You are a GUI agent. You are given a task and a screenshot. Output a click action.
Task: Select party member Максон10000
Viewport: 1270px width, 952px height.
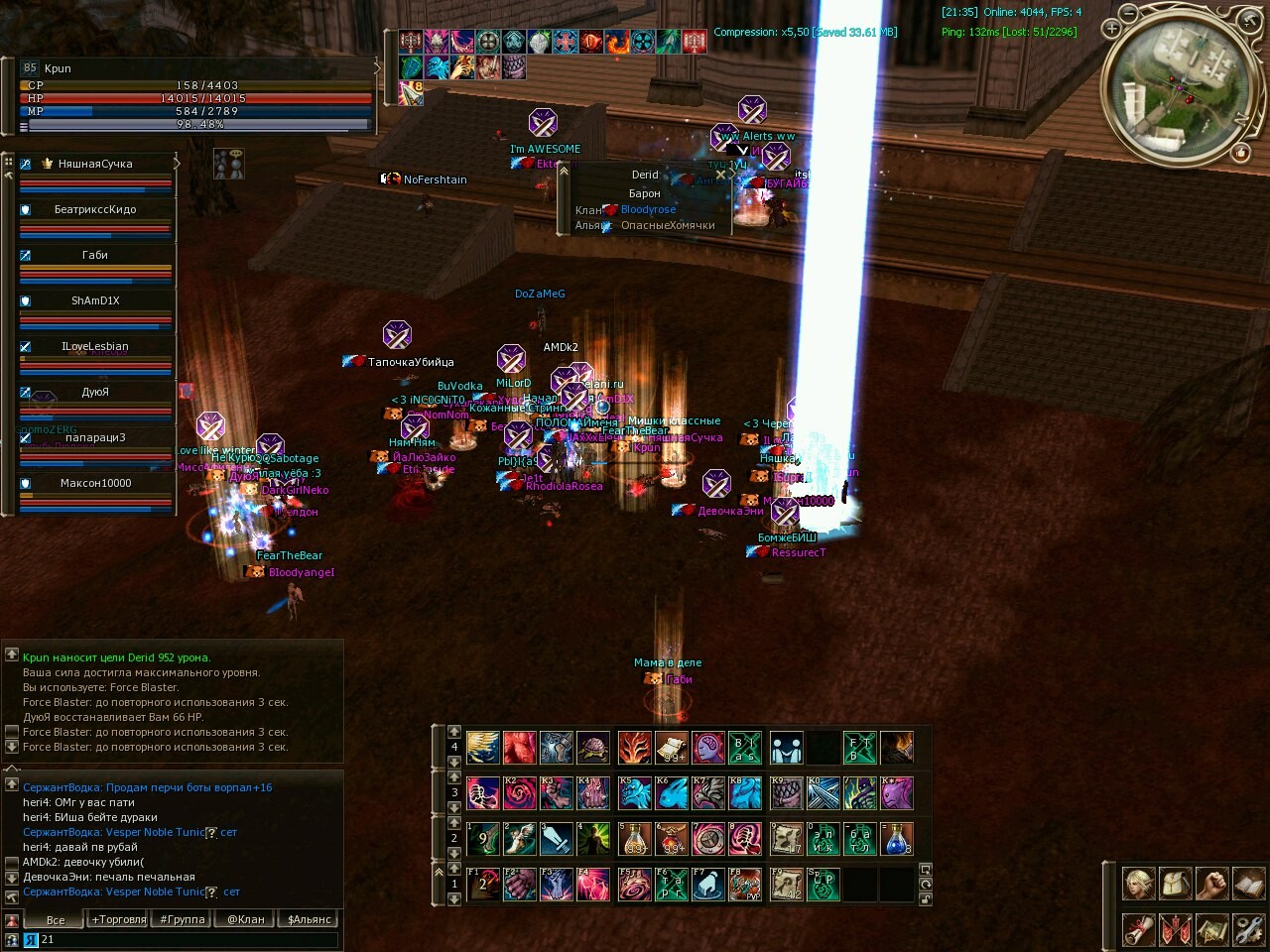coord(95,484)
